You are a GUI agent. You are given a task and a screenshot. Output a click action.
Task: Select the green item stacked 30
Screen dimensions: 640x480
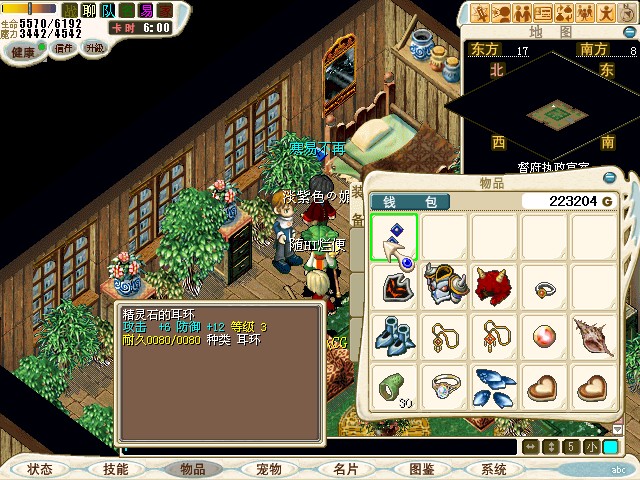point(394,386)
